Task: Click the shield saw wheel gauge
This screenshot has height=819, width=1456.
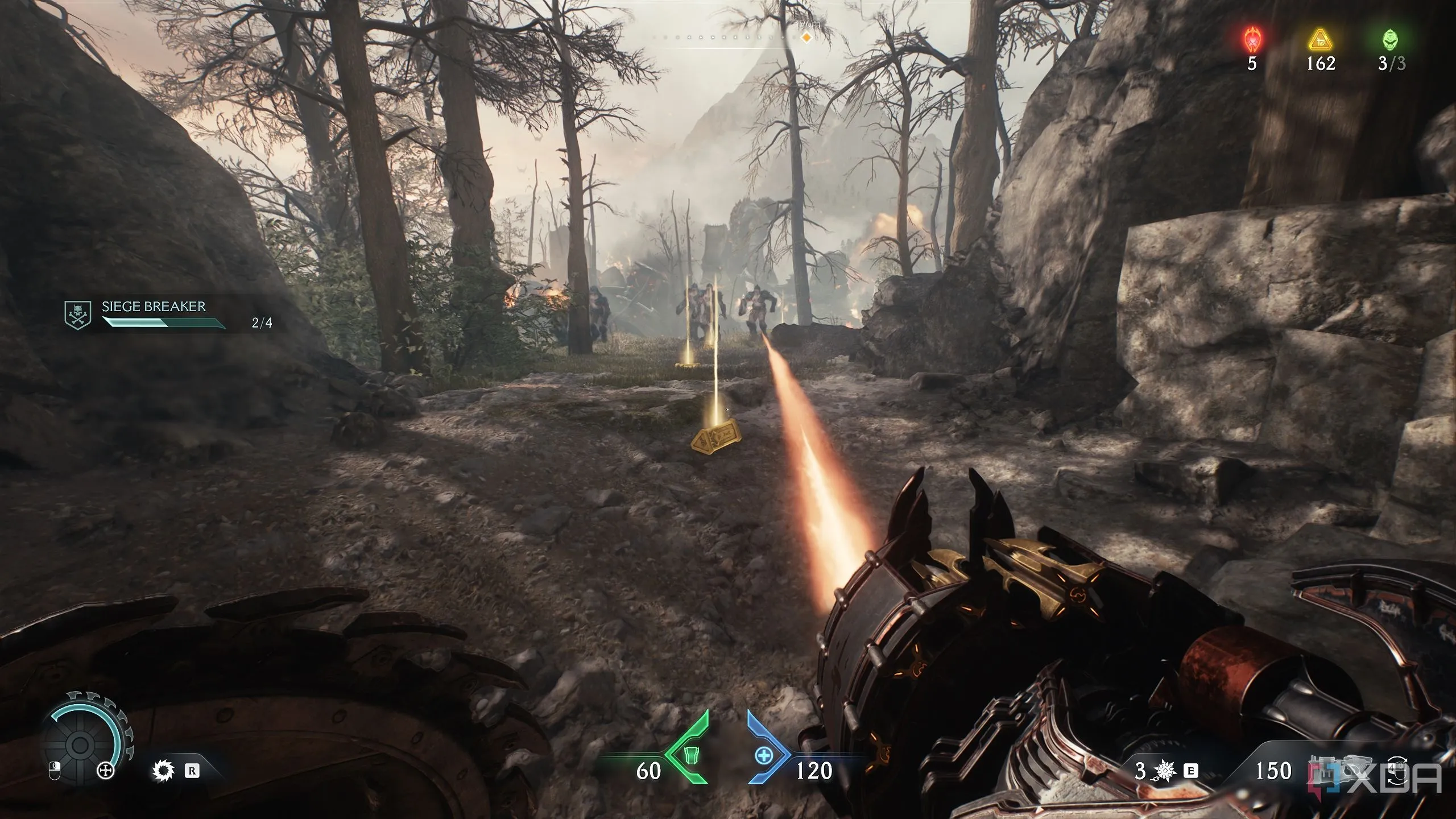Action: [x=81, y=744]
